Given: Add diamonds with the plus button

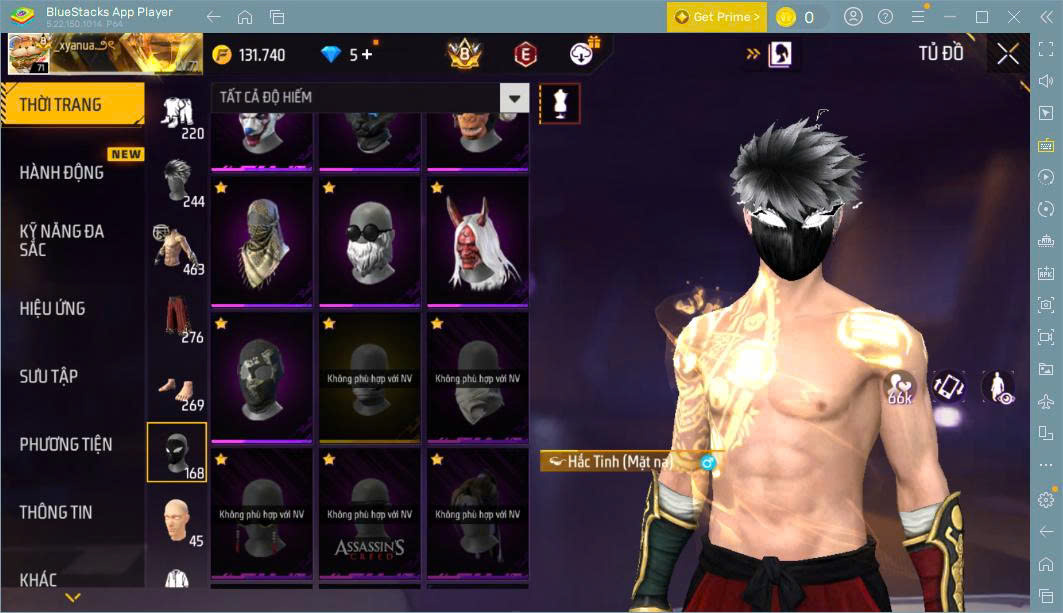Looking at the screenshot, I should click(367, 54).
